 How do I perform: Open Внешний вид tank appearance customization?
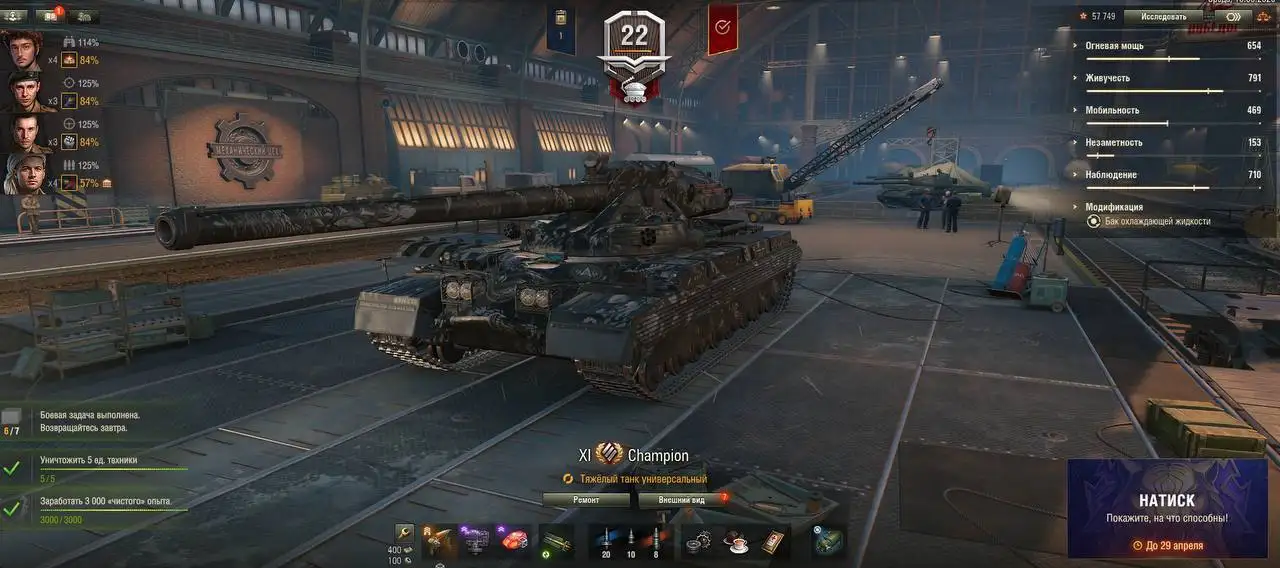coord(682,499)
